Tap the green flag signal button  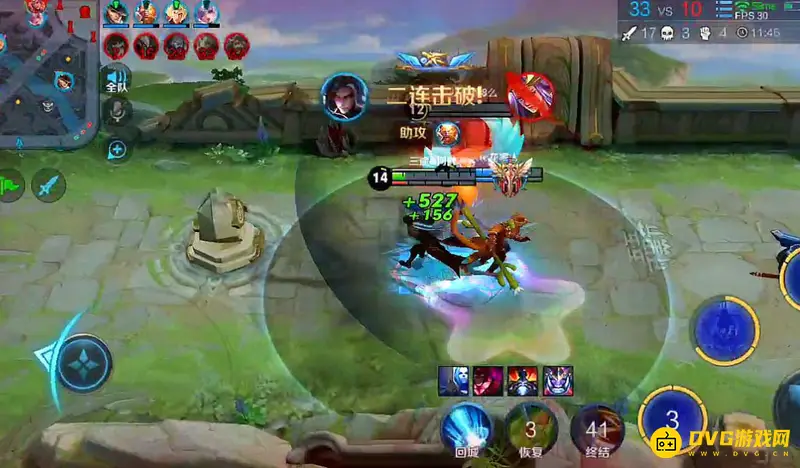(11, 184)
